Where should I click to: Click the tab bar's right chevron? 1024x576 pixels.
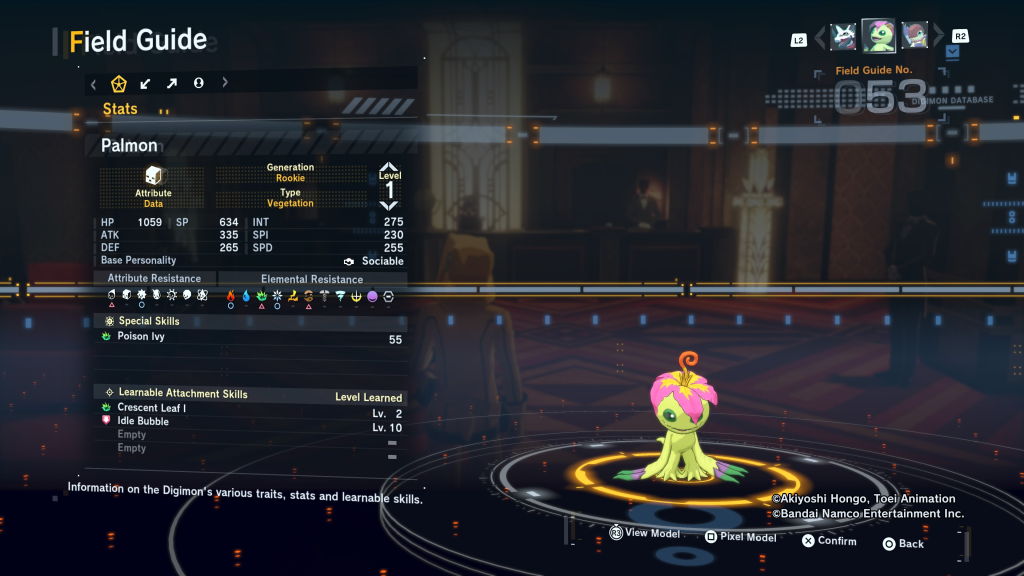(225, 83)
